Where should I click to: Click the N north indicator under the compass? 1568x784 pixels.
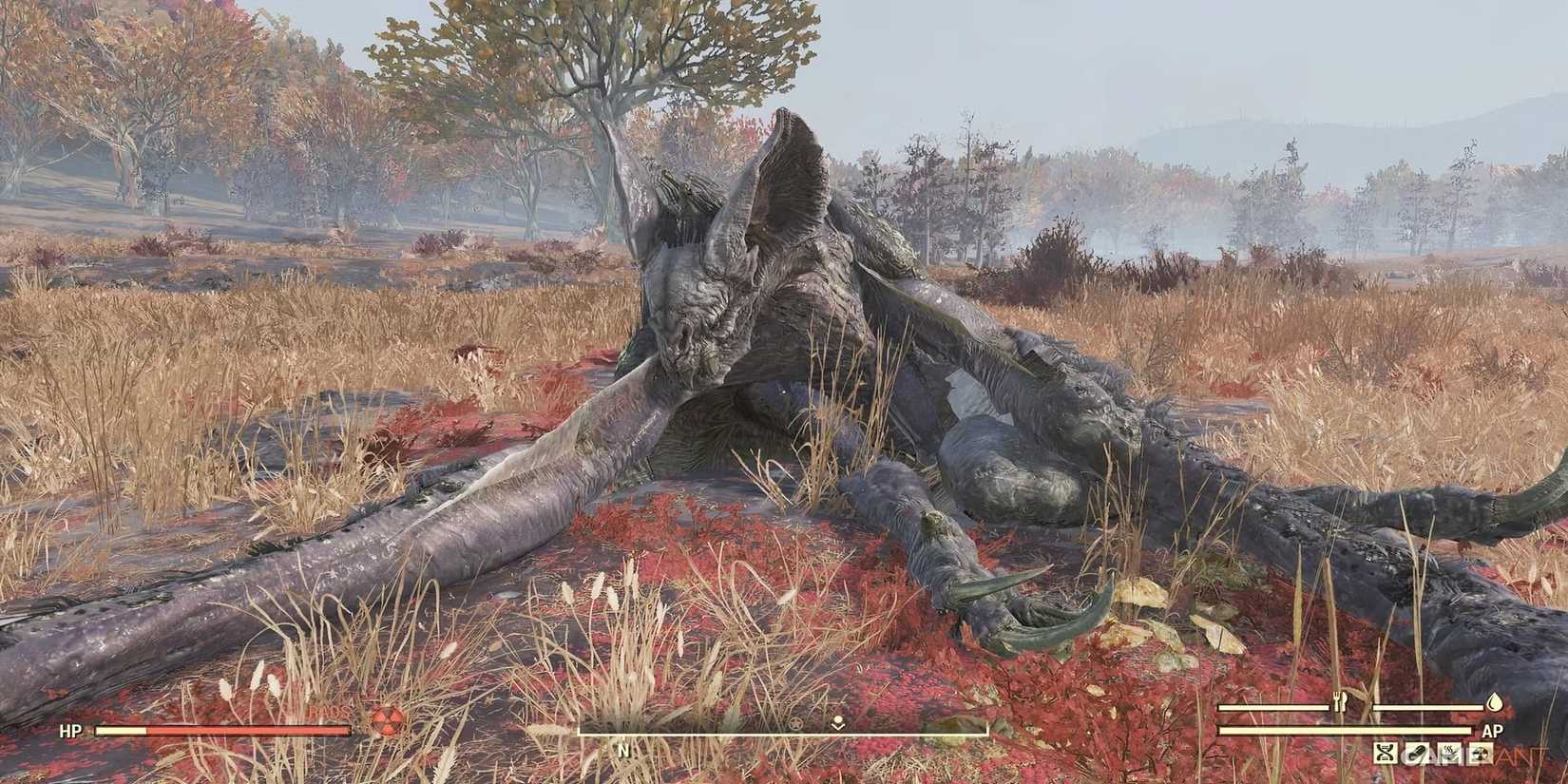pos(623,751)
